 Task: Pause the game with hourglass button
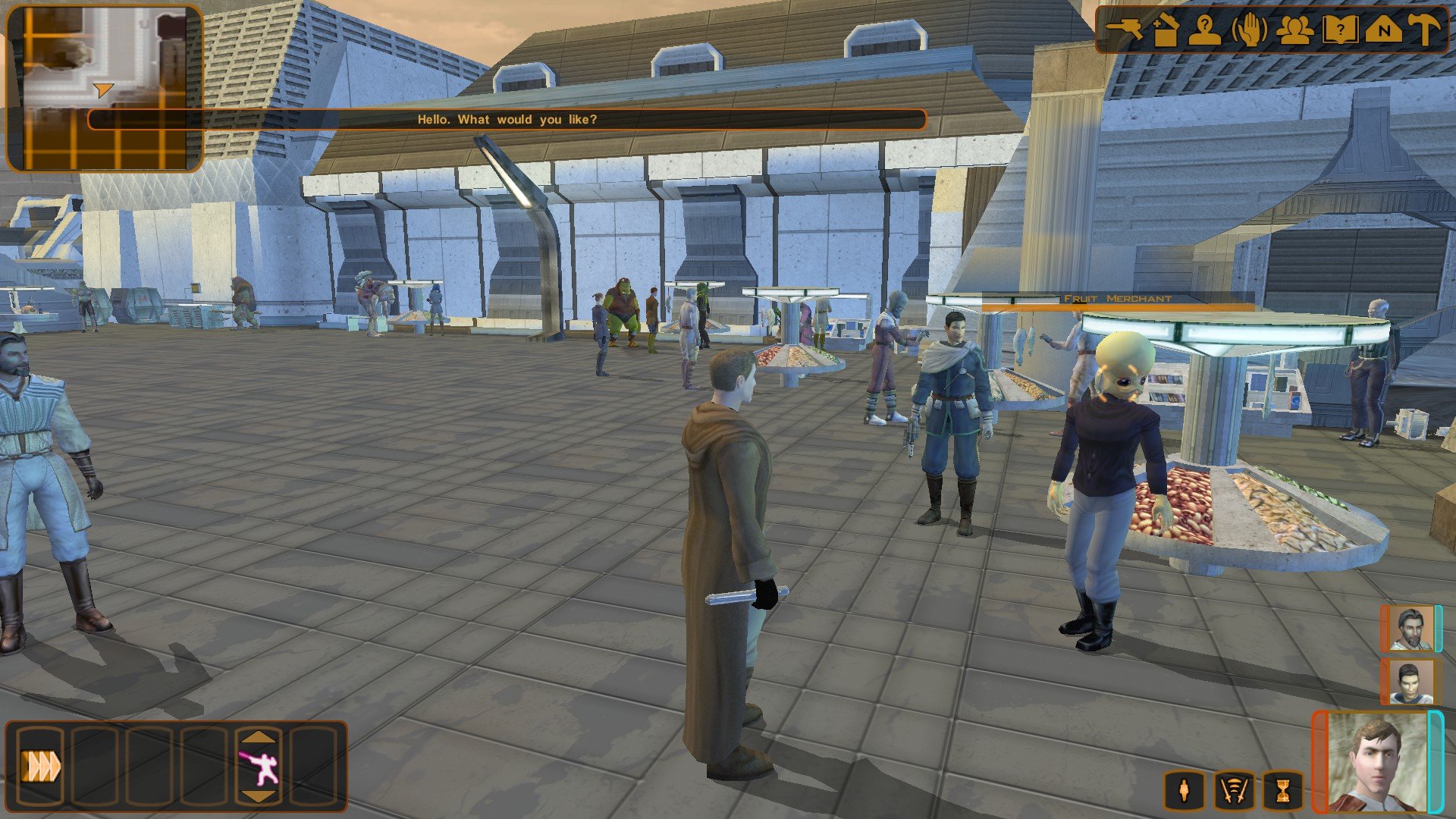[x=1282, y=791]
